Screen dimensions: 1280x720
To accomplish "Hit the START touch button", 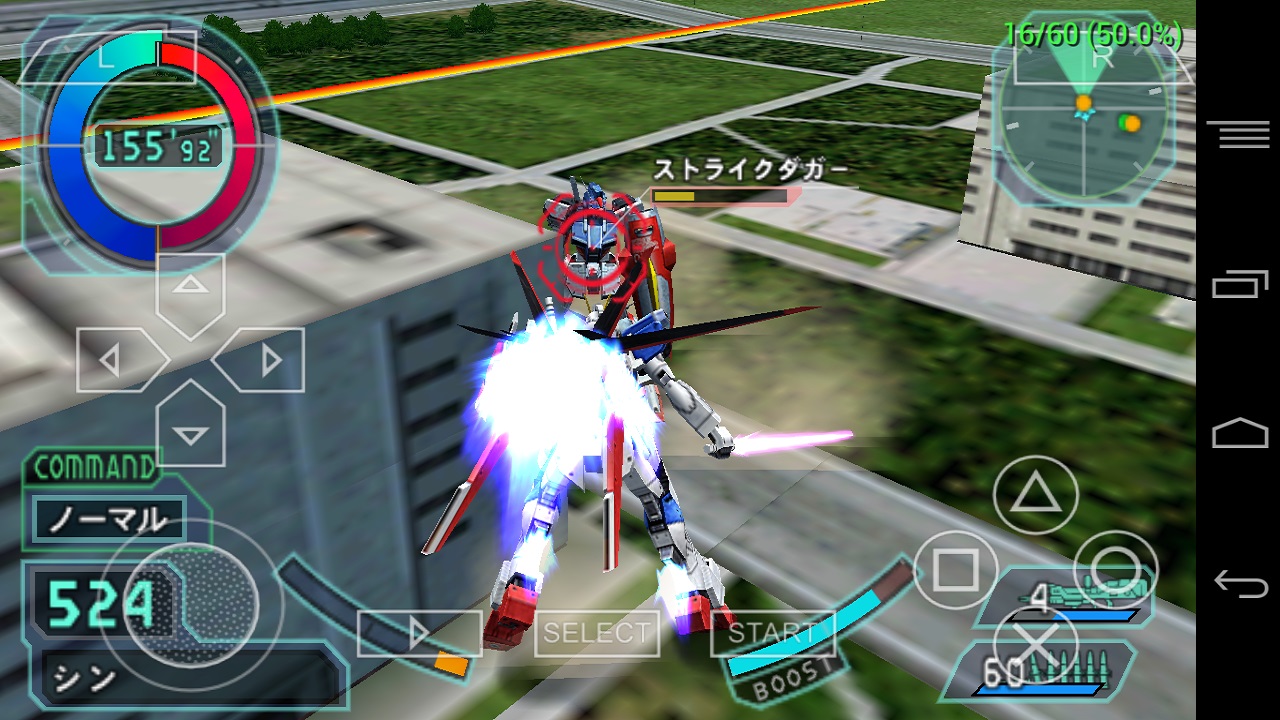I will [x=771, y=633].
